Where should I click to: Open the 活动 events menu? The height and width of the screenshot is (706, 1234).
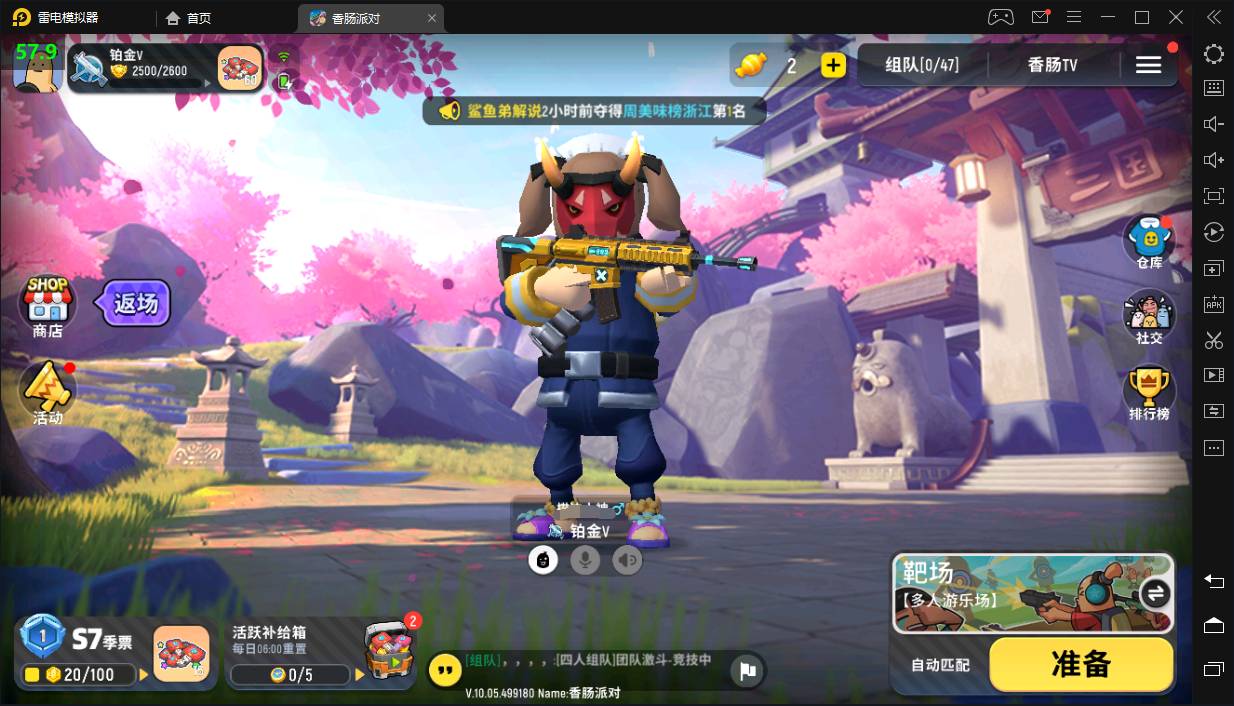[x=47, y=392]
